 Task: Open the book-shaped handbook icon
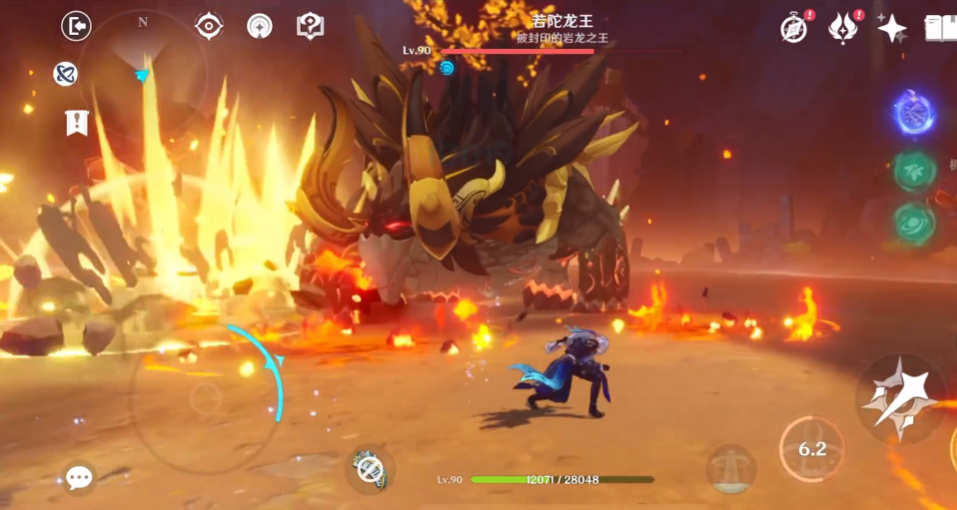941,28
